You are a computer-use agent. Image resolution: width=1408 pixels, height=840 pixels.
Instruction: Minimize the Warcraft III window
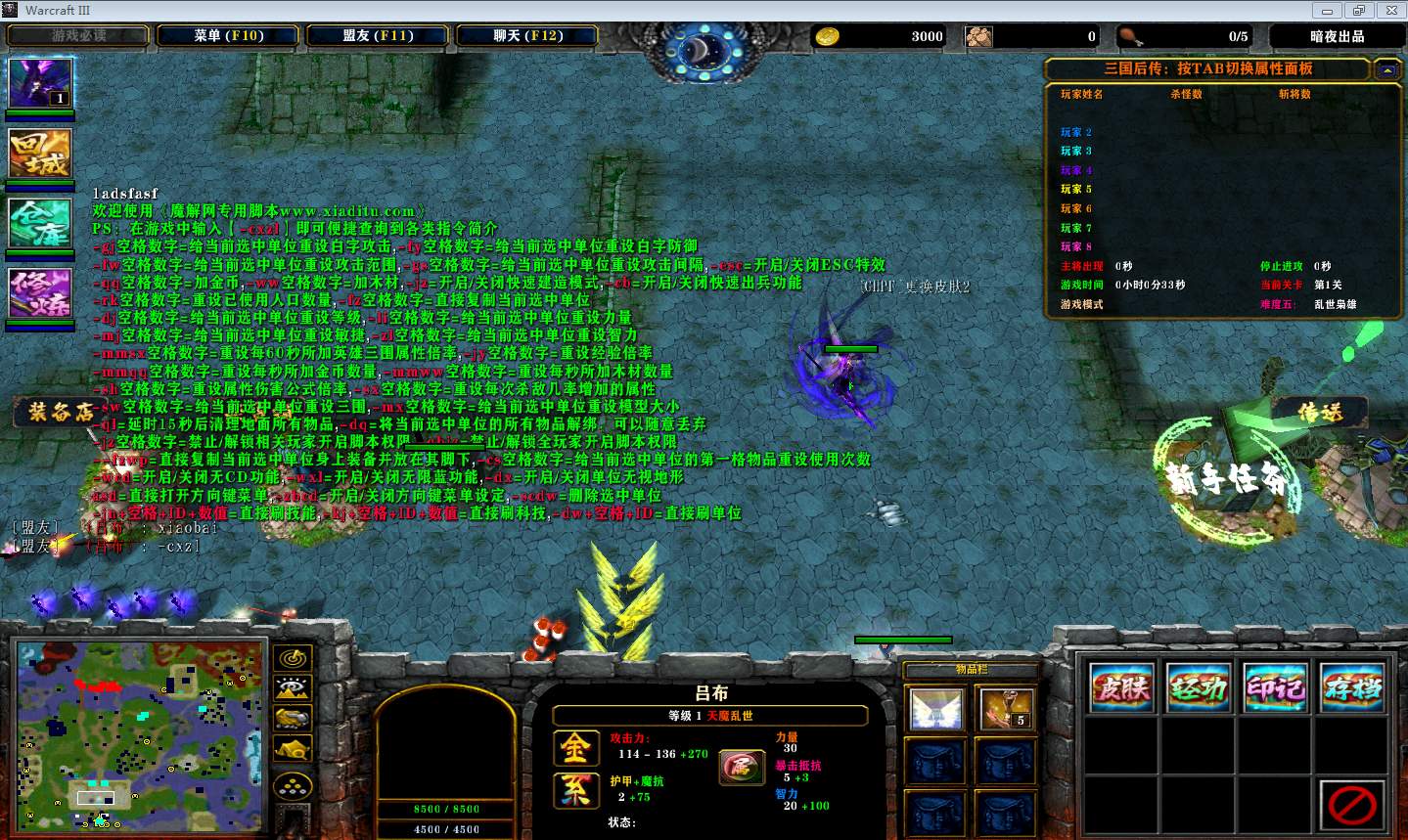tap(1328, 11)
